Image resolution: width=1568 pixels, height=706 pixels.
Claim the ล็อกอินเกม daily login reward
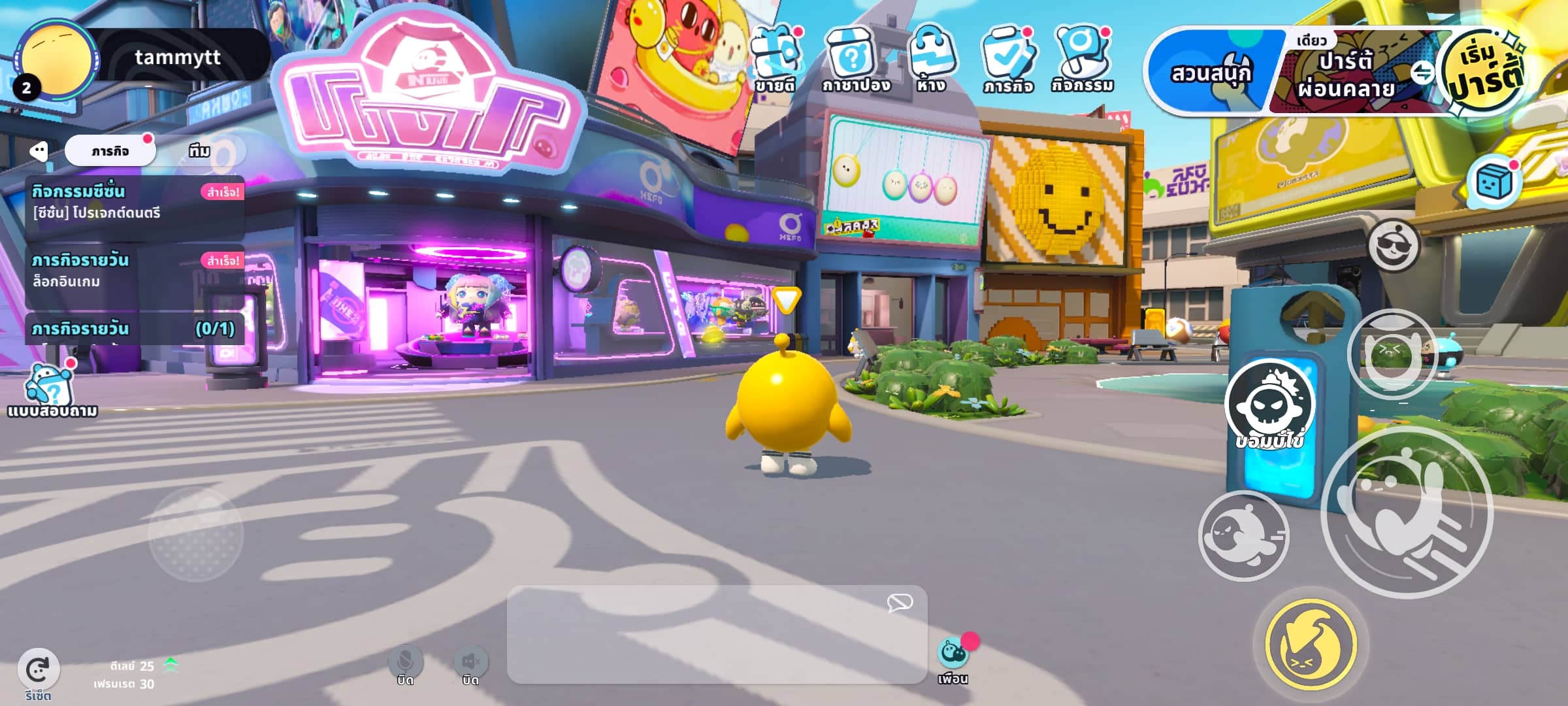coord(221,261)
